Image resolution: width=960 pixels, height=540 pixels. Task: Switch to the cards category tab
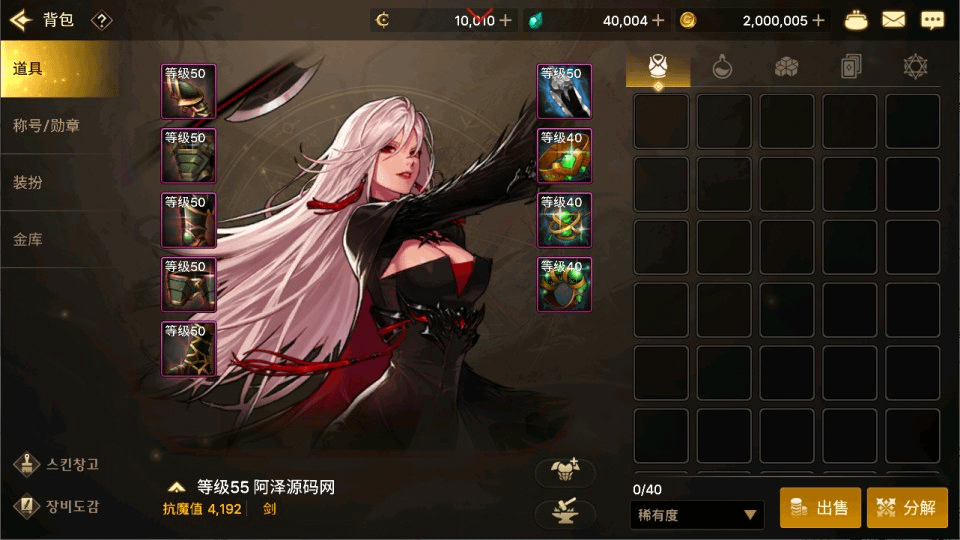coord(850,67)
